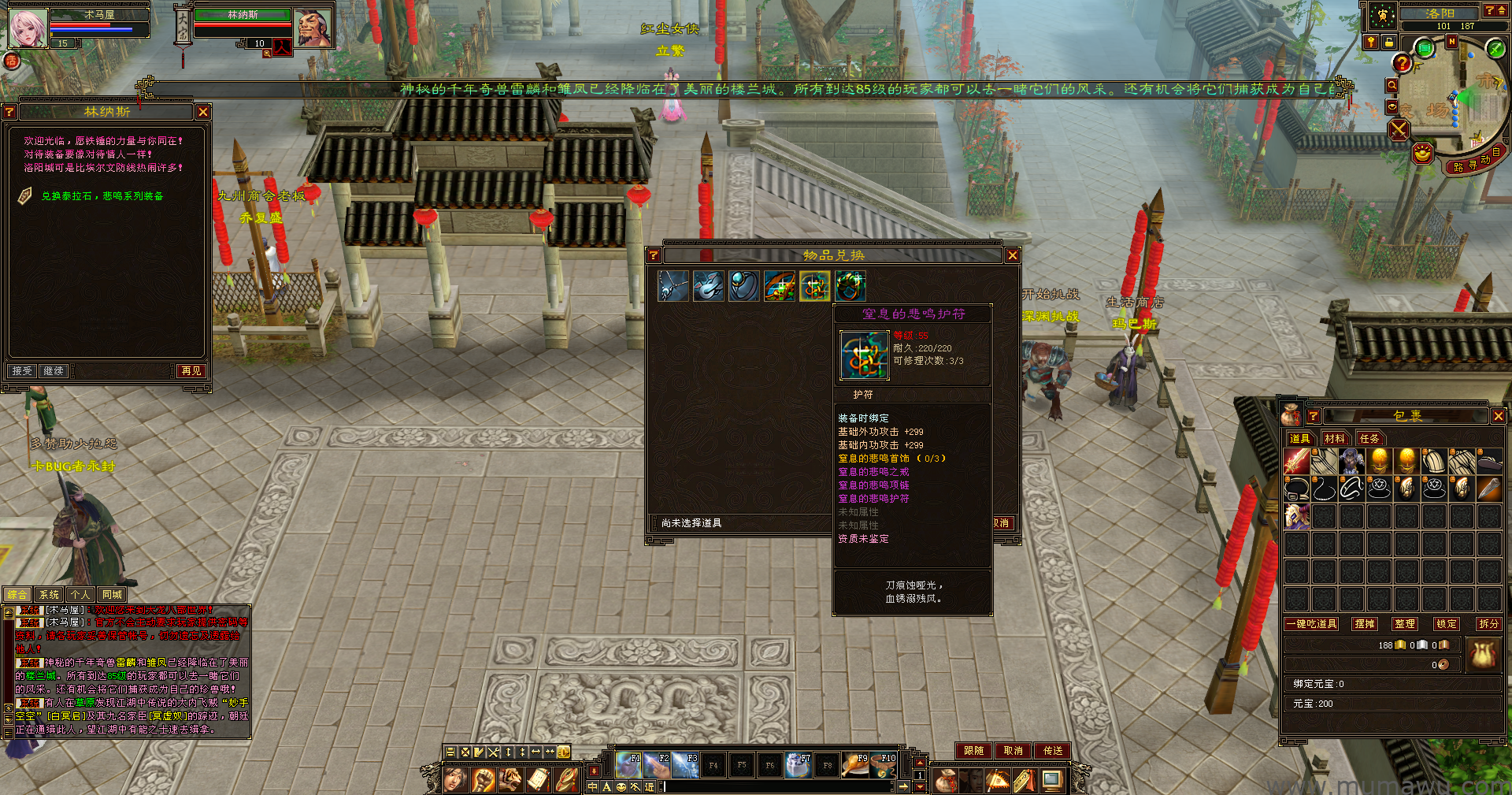Choose the 兑换泰拉石 exchange dialogue option
Image resolution: width=1512 pixels, height=795 pixels.
tap(102, 196)
